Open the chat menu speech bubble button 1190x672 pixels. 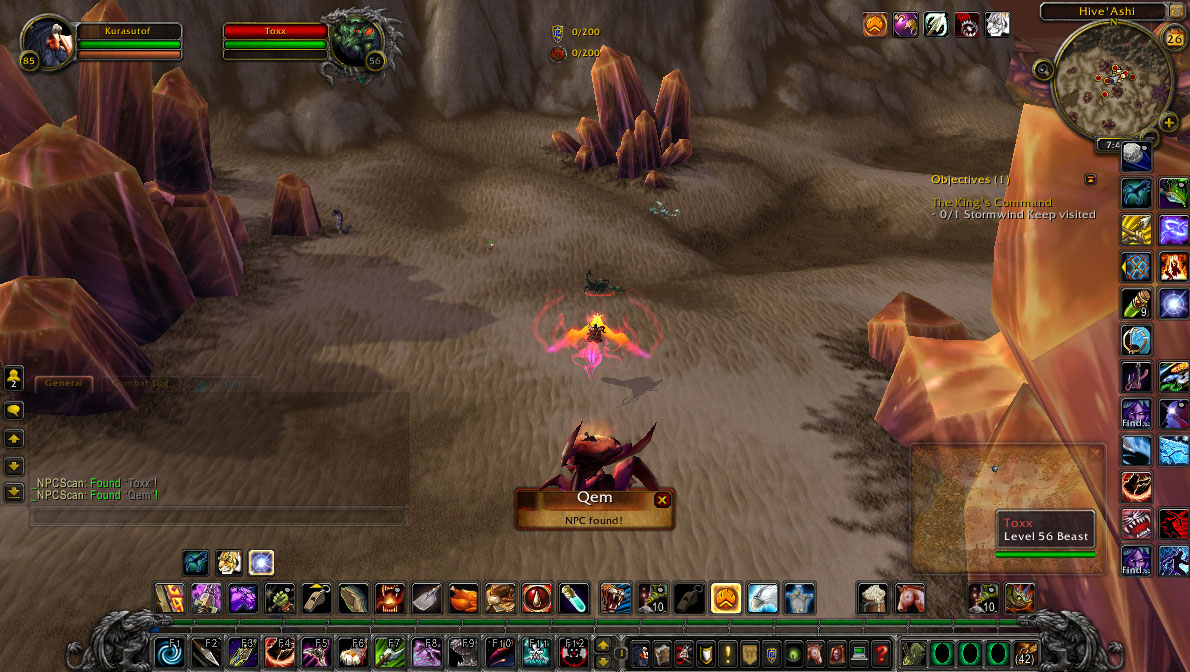click(x=14, y=410)
